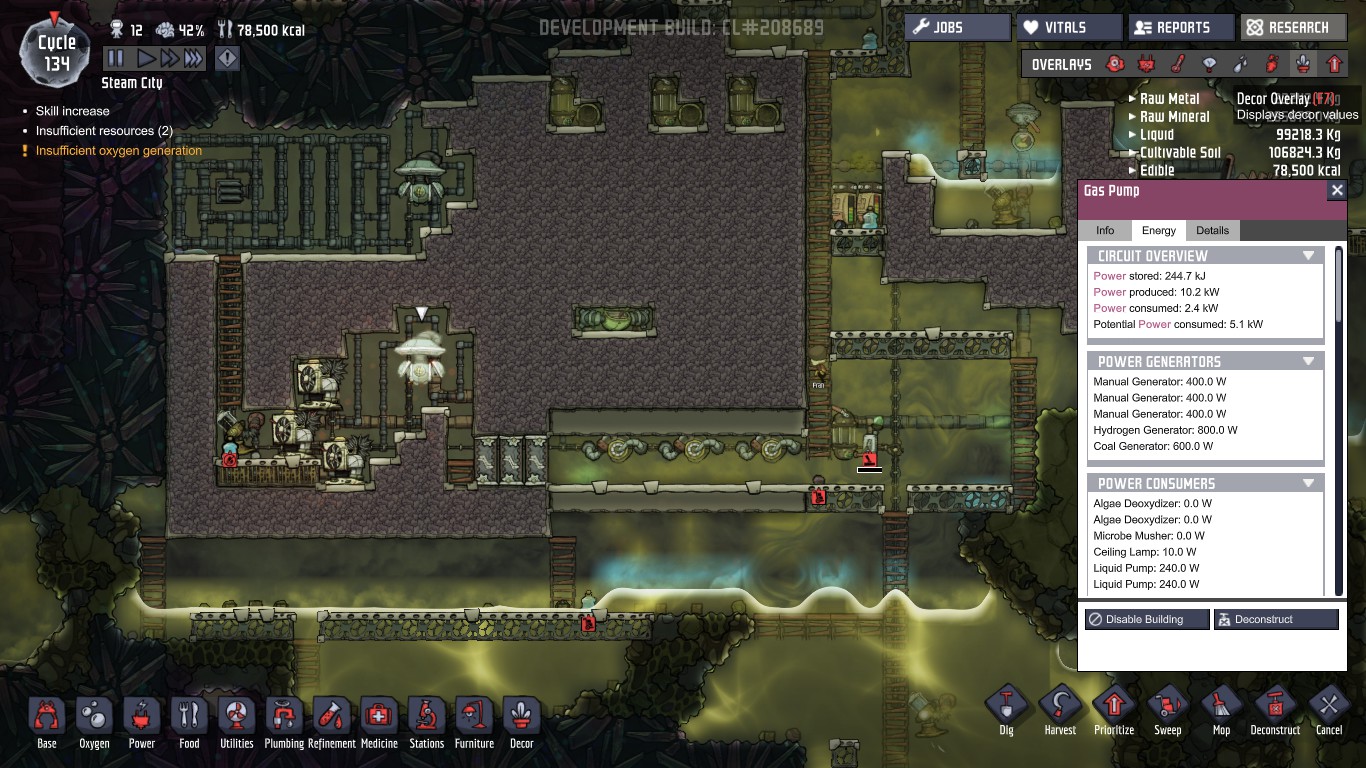Pause the game

click(x=116, y=59)
